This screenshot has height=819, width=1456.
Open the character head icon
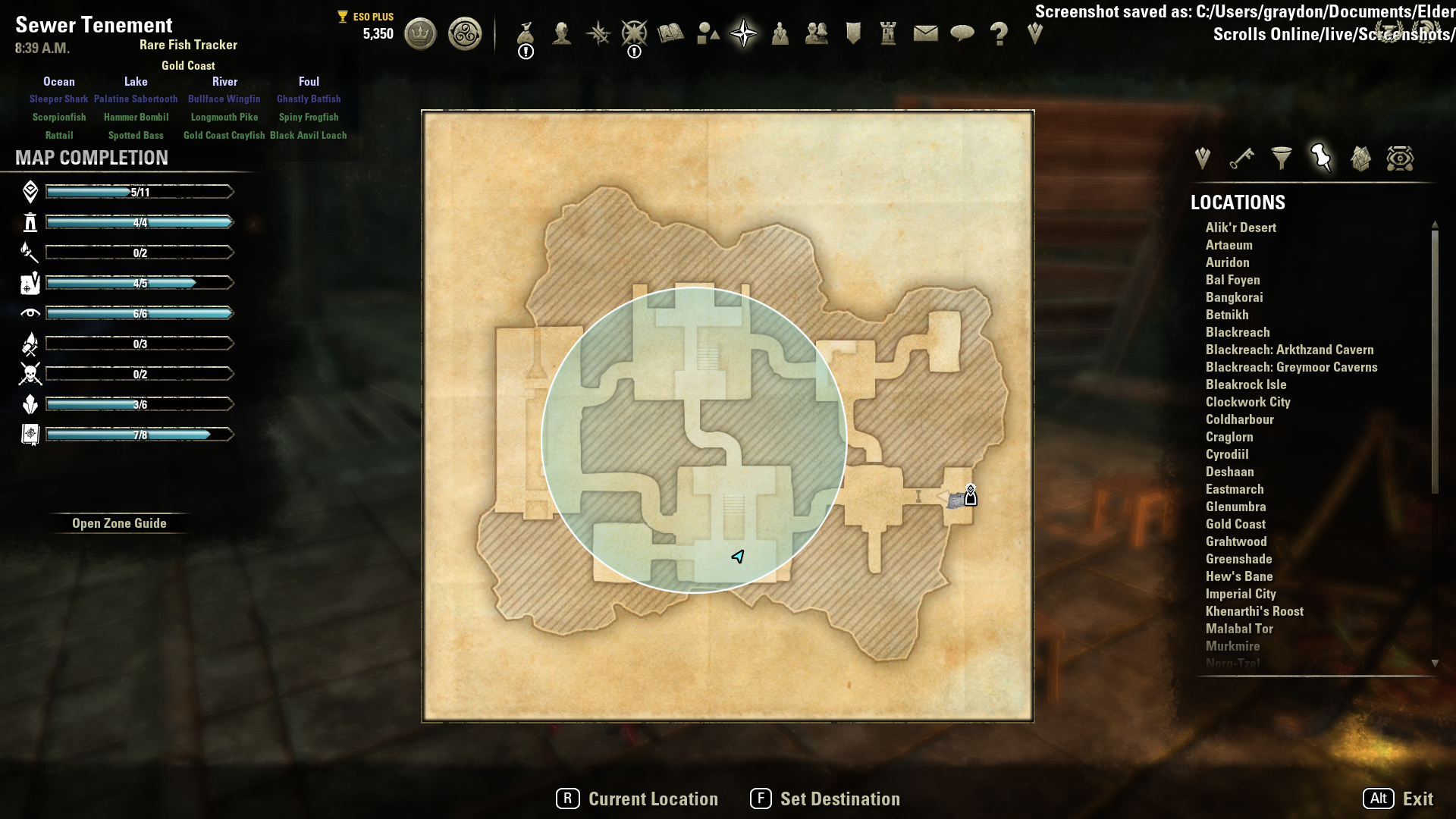pyautogui.click(x=562, y=34)
